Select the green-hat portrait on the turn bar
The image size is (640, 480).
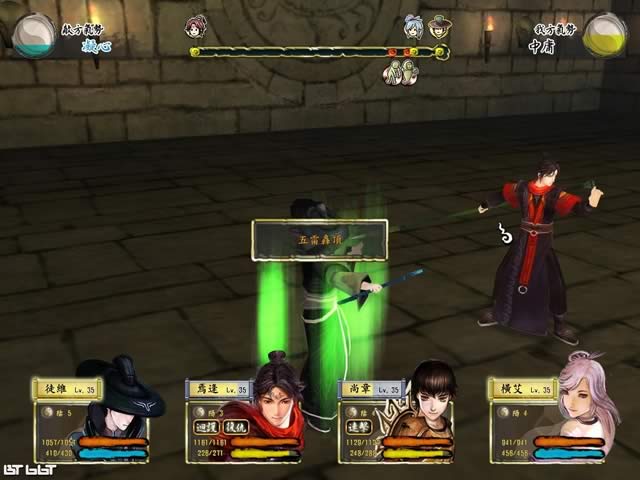coord(439,26)
